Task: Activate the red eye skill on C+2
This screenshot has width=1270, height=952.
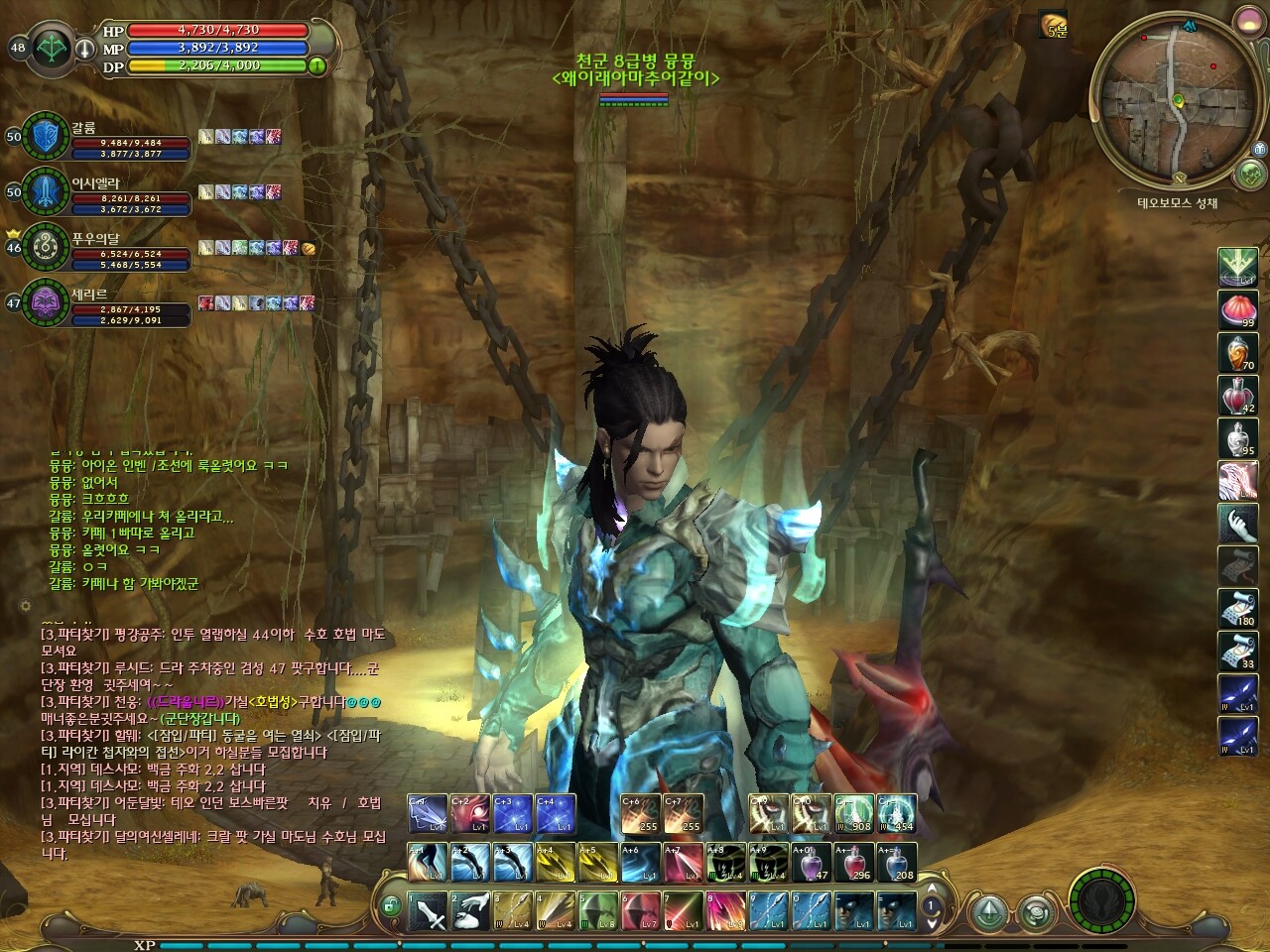Action: (x=470, y=814)
